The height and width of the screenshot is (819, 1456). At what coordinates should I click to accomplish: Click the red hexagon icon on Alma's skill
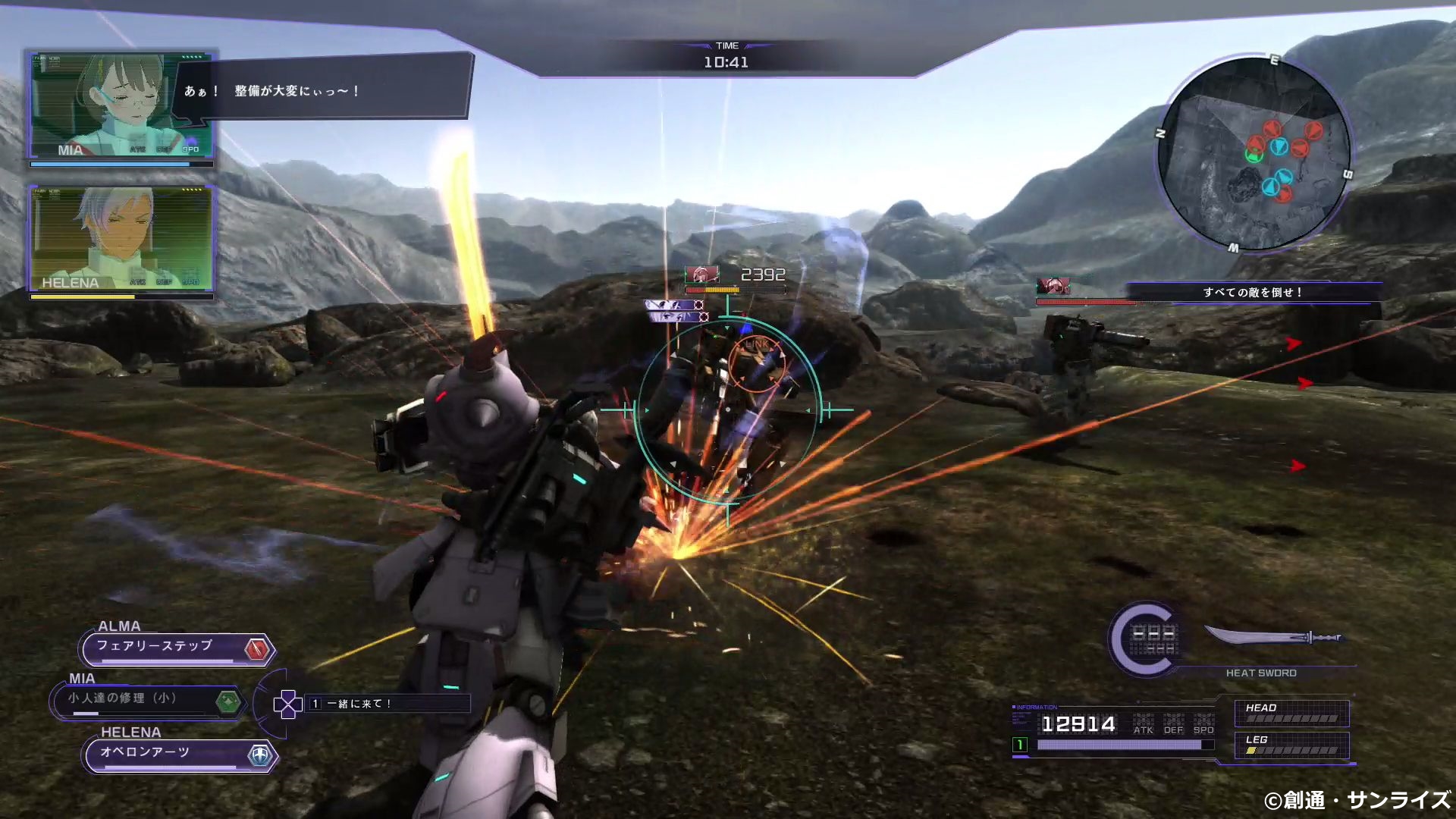coord(258,649)
